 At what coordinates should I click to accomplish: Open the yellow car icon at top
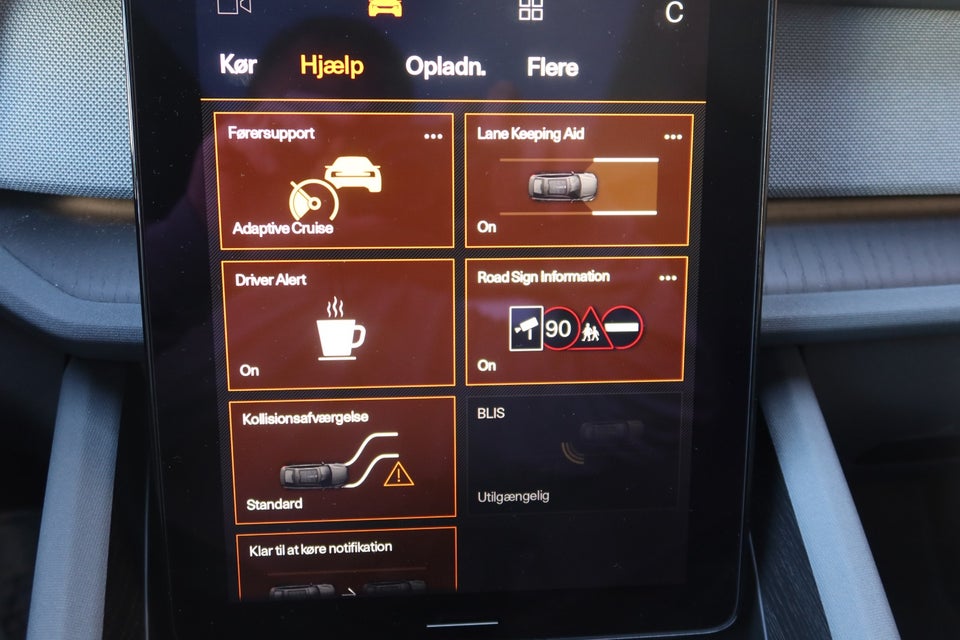[383, 8]
